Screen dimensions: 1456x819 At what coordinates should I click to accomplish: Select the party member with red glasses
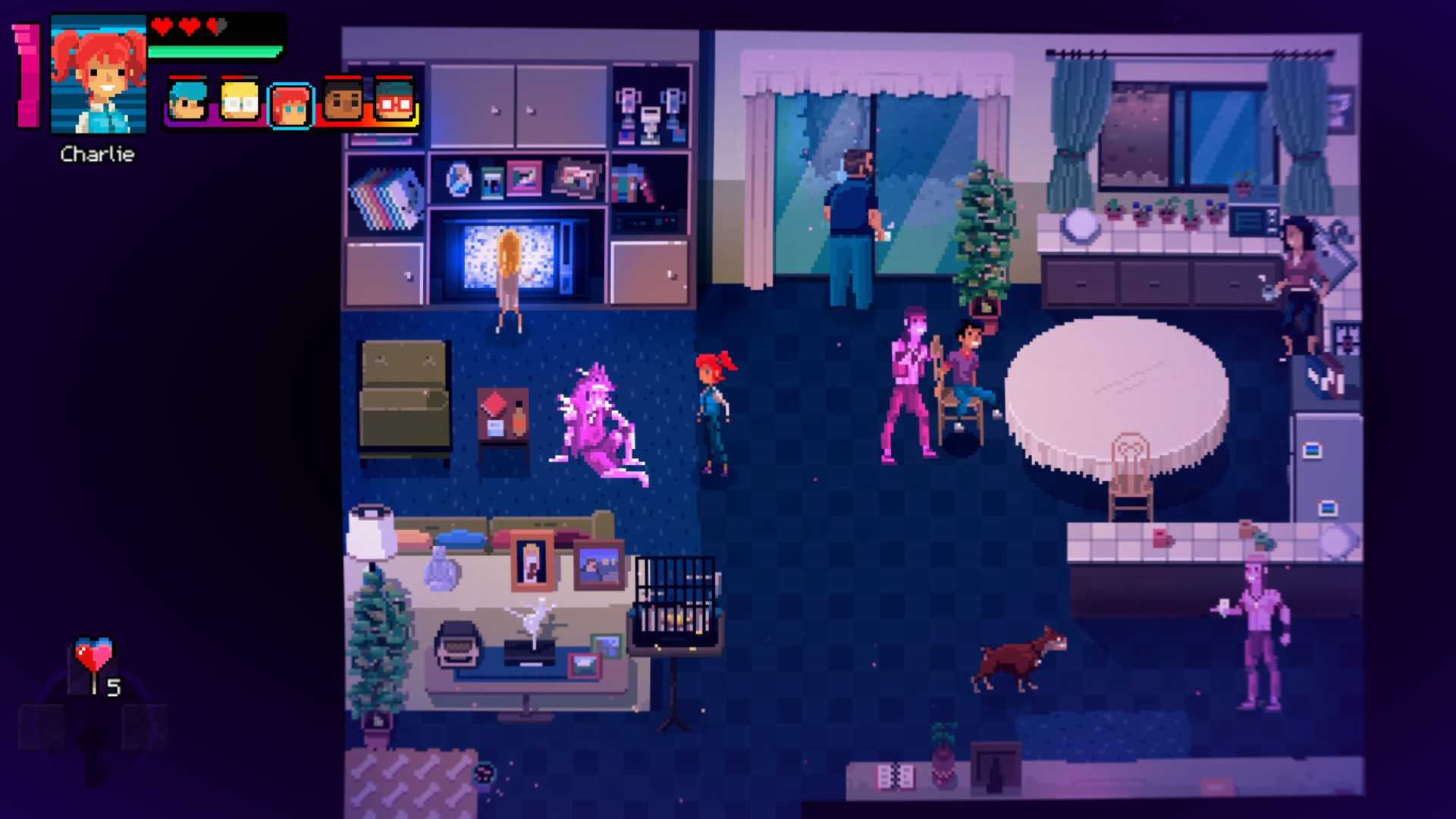click(x=394, y=102)
